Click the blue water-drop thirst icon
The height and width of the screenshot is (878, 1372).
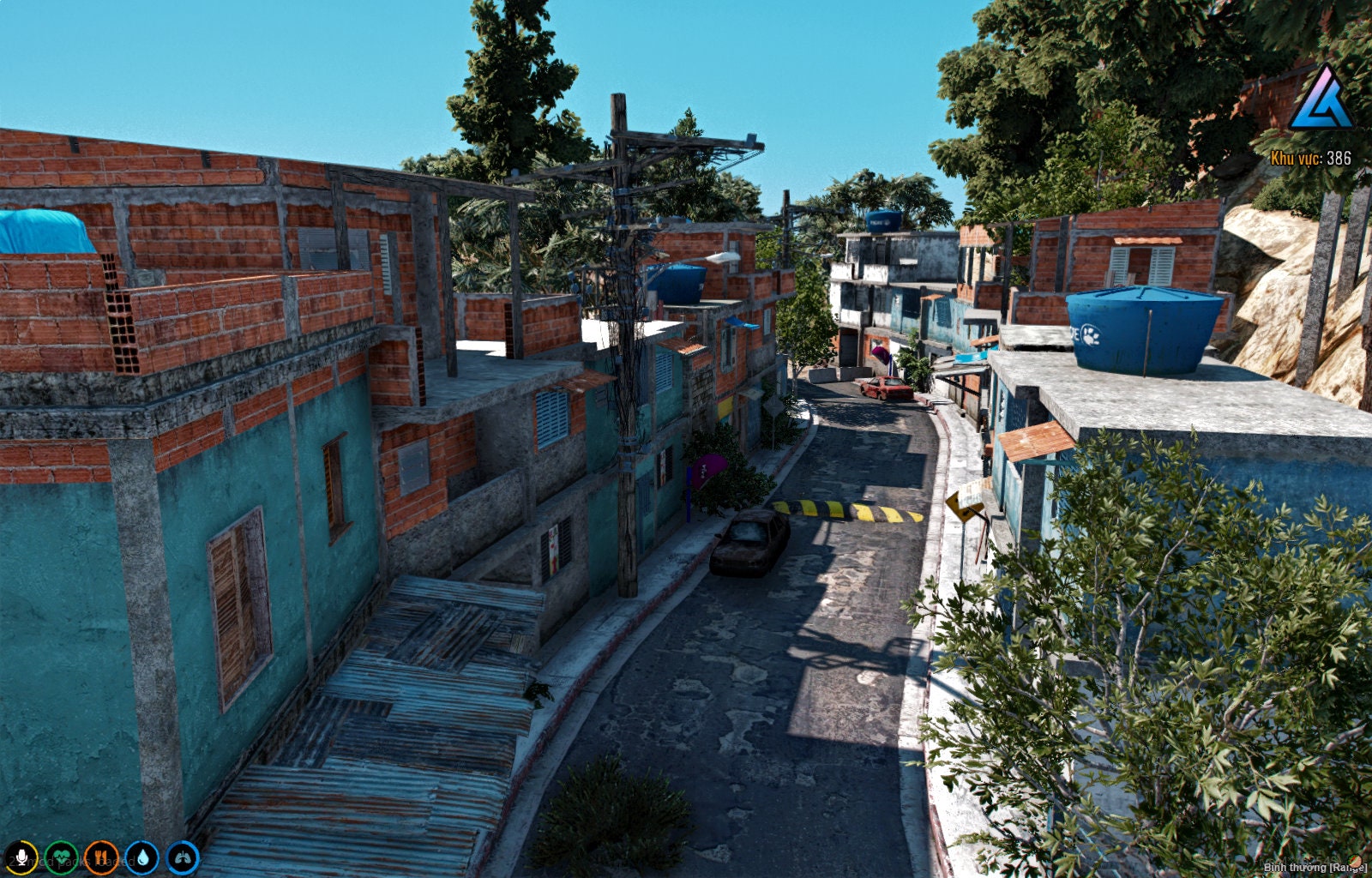point(143,857)
